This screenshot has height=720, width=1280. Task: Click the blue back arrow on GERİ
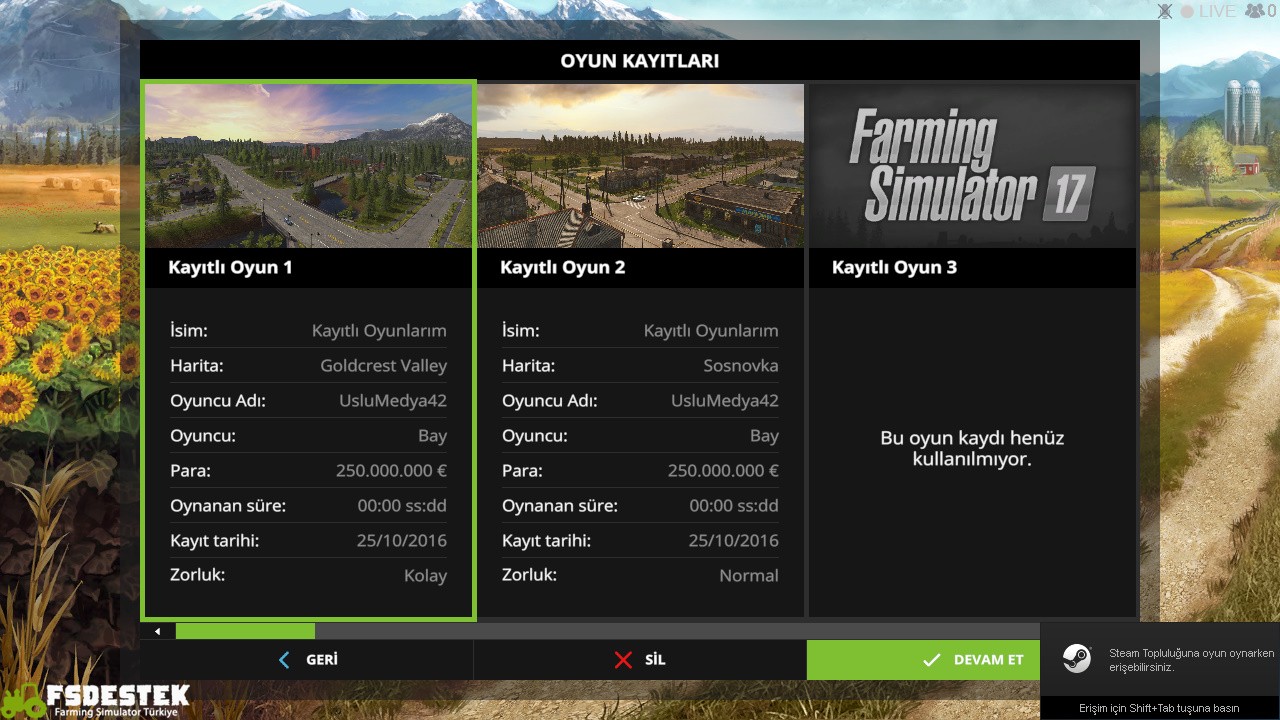tap(283, 659)
